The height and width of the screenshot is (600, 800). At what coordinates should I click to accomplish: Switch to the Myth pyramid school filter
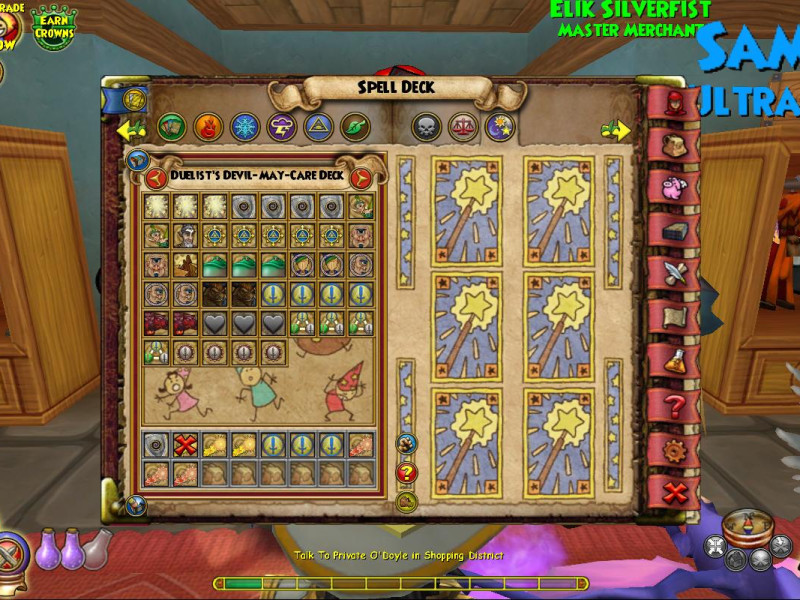coord(318,126)
